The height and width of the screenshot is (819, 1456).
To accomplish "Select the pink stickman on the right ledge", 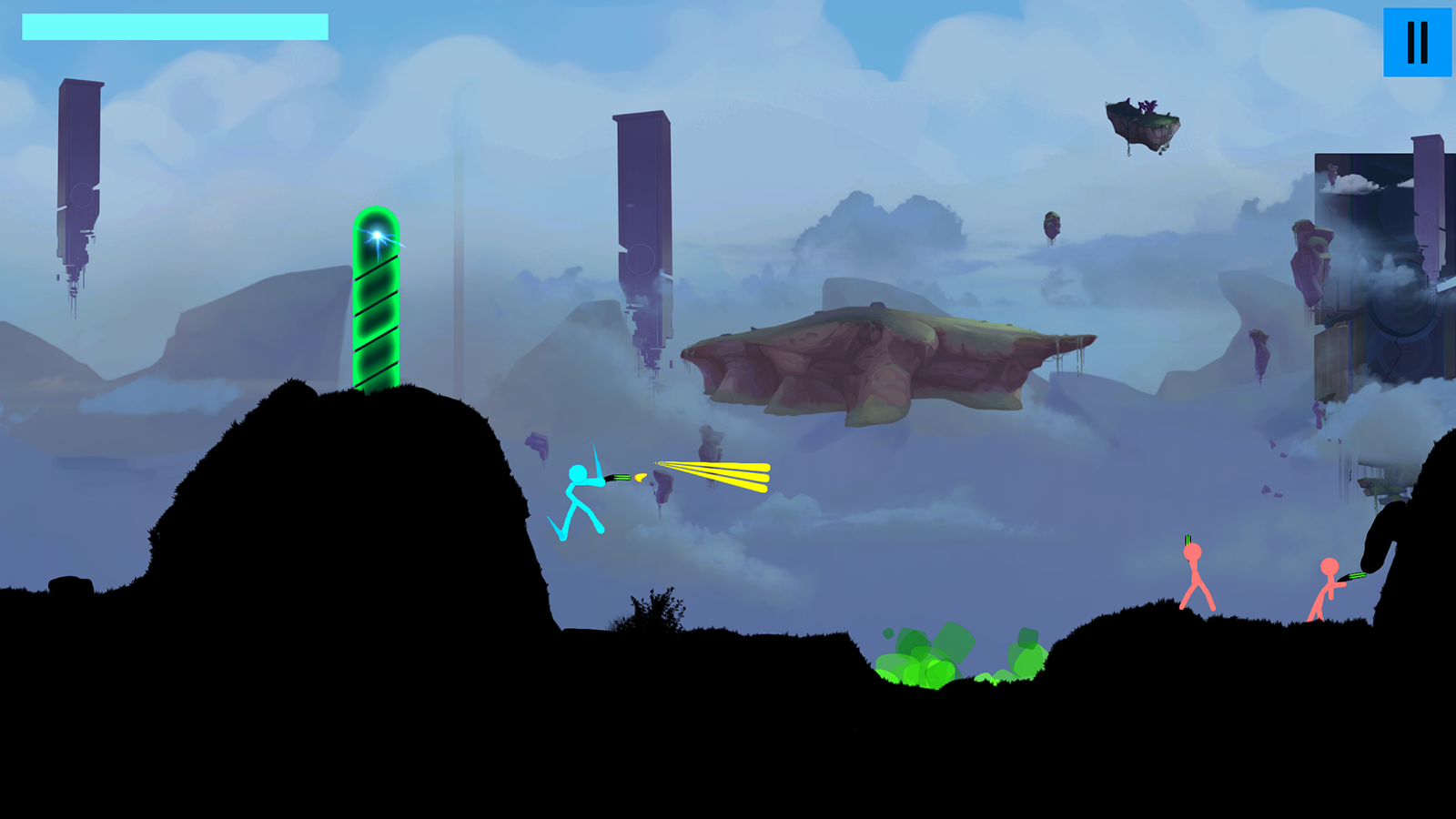I will coord(1192,573).
